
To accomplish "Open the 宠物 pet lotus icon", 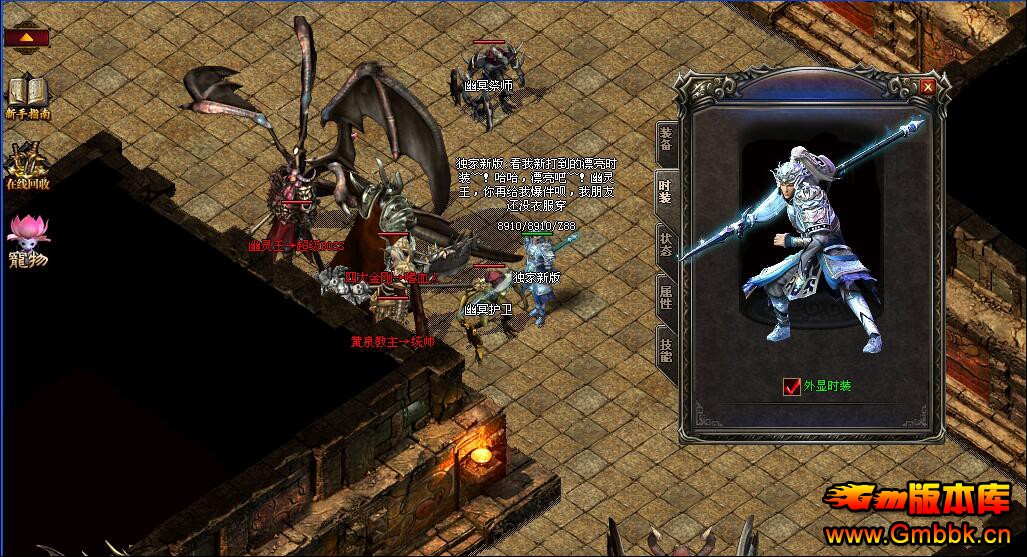I will click(x=28, y=240).
